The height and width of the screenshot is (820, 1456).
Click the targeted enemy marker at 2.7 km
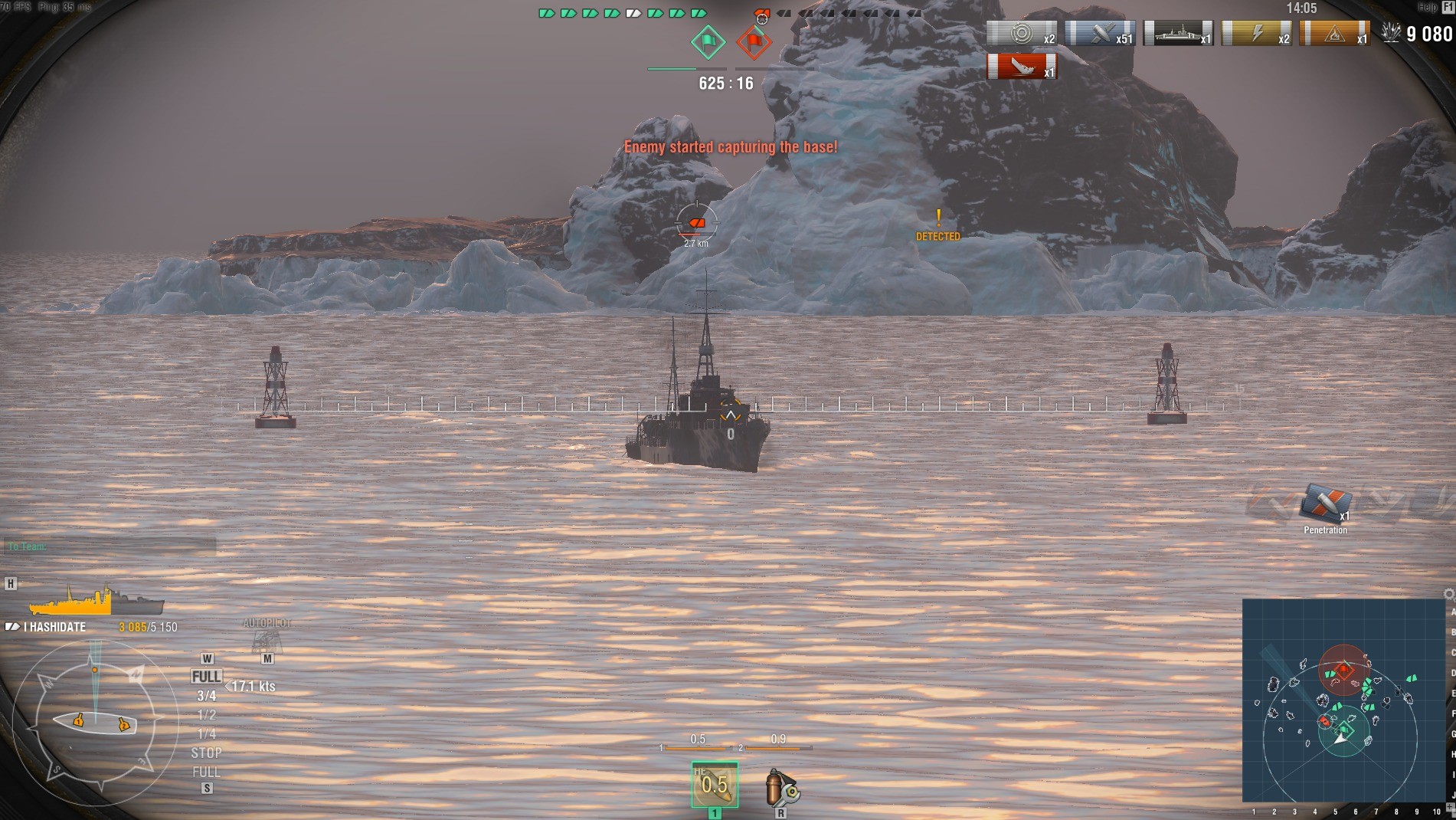tap(697, 223)
